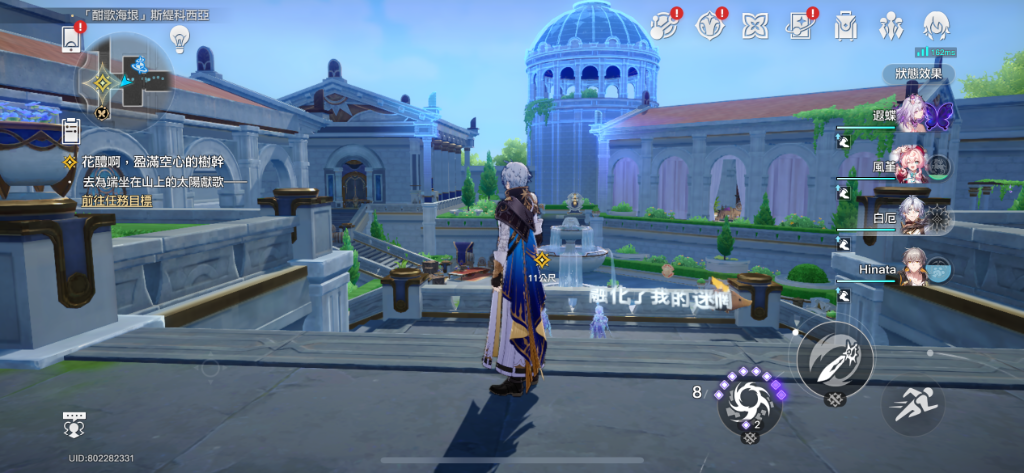Click the 前往任務目標 quest link
This screenshot has width=1024, height=473.
[x=117, y=200]
